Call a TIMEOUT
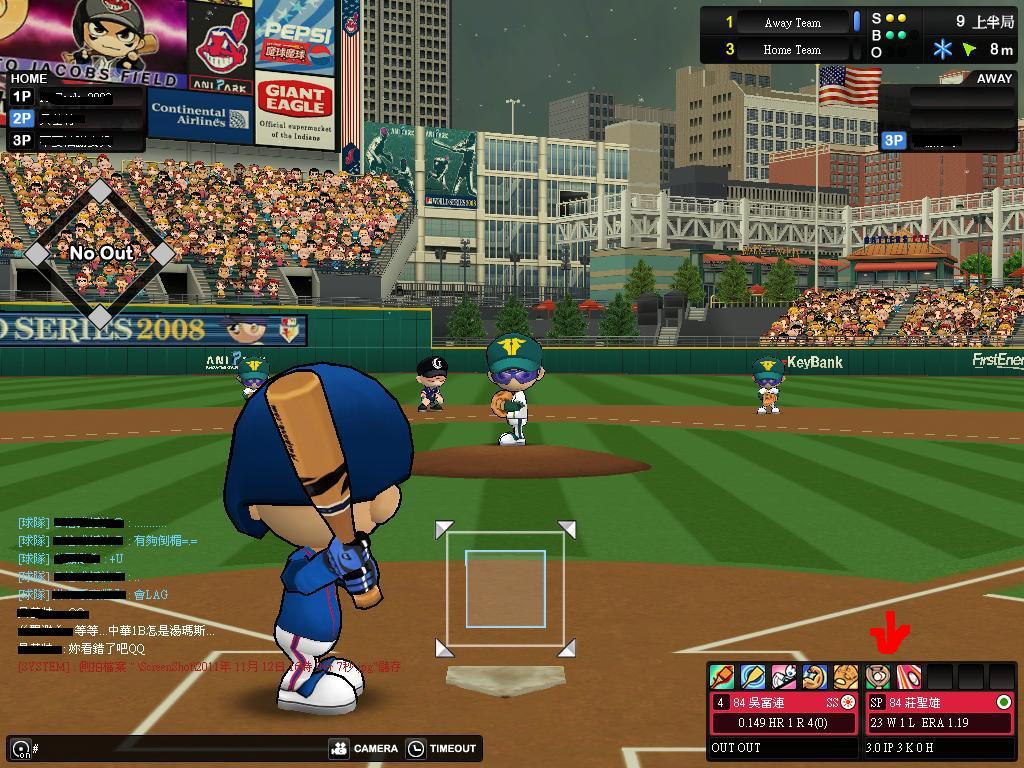Image resolution: width=1024 pixels, height=768 pixels. click(x=441, y=748)
